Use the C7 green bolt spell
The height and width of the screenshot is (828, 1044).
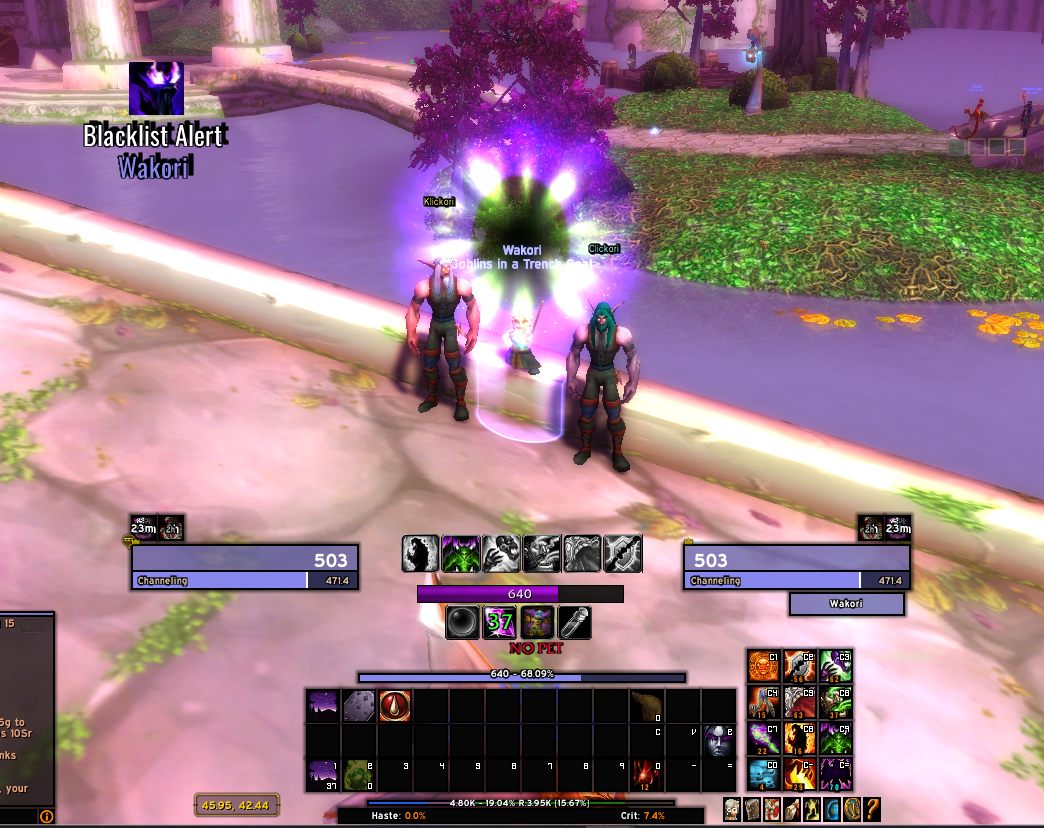point(764,738)
